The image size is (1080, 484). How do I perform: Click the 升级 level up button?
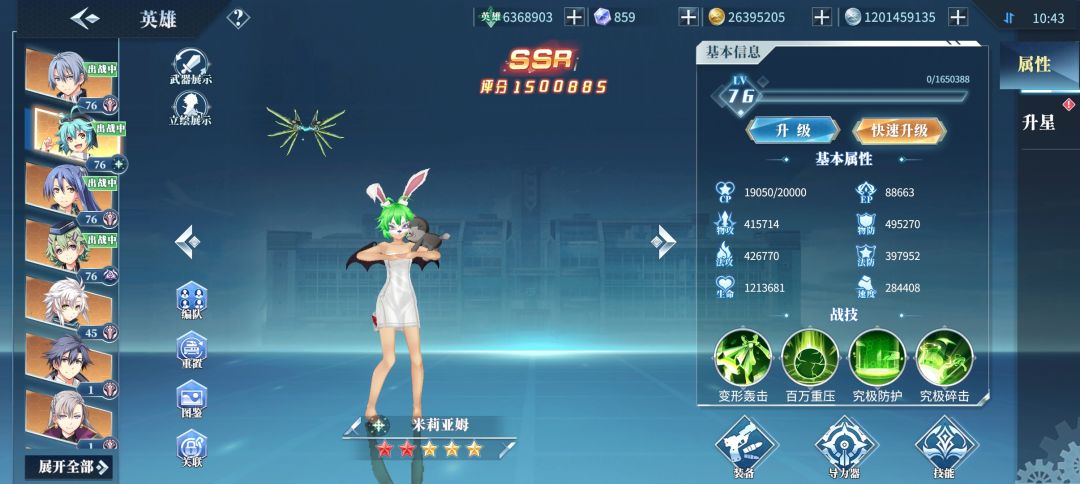pos(793,130)
